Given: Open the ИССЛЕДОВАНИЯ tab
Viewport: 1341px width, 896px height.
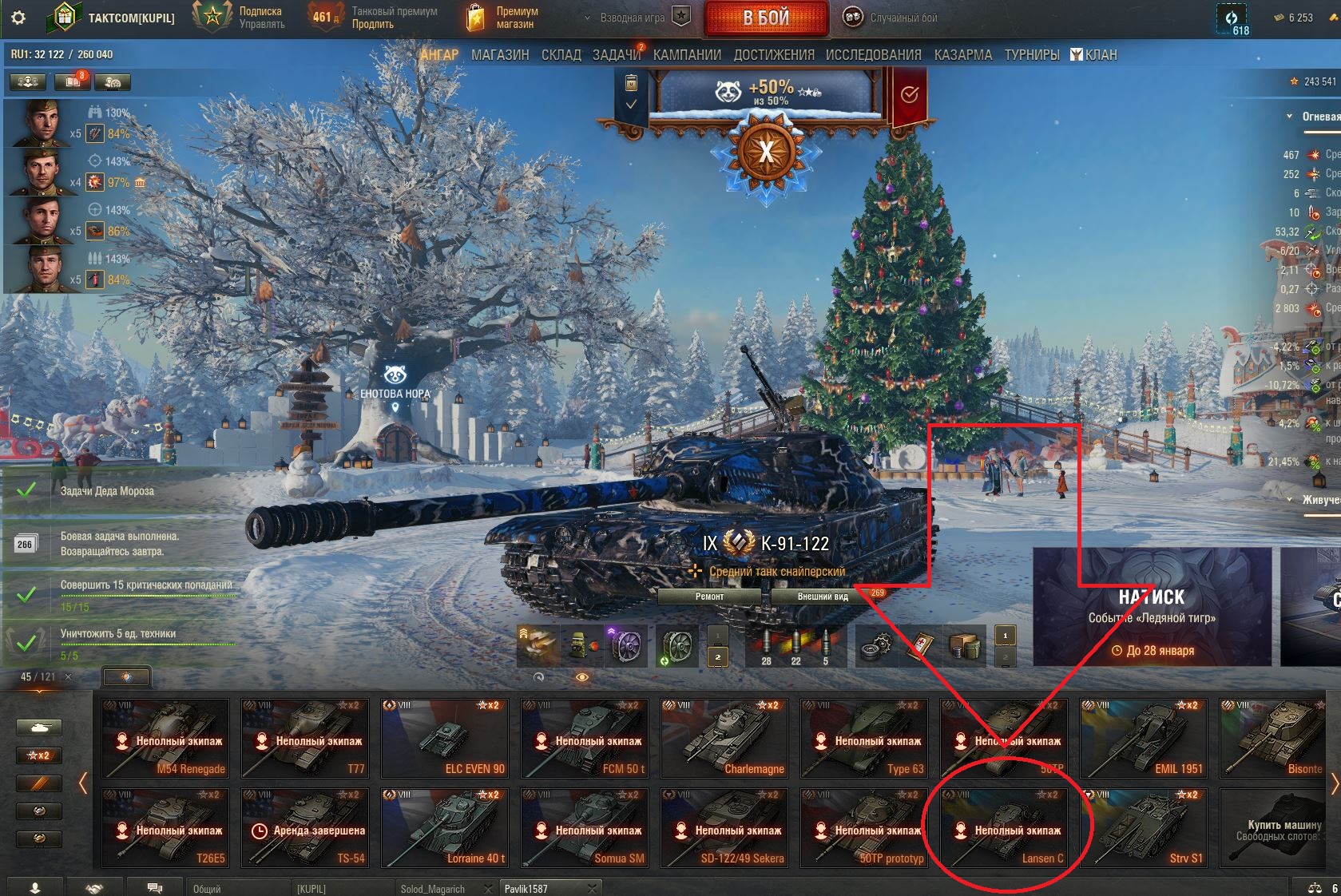Looking at the screenshot, I should [x=873, y=55].
